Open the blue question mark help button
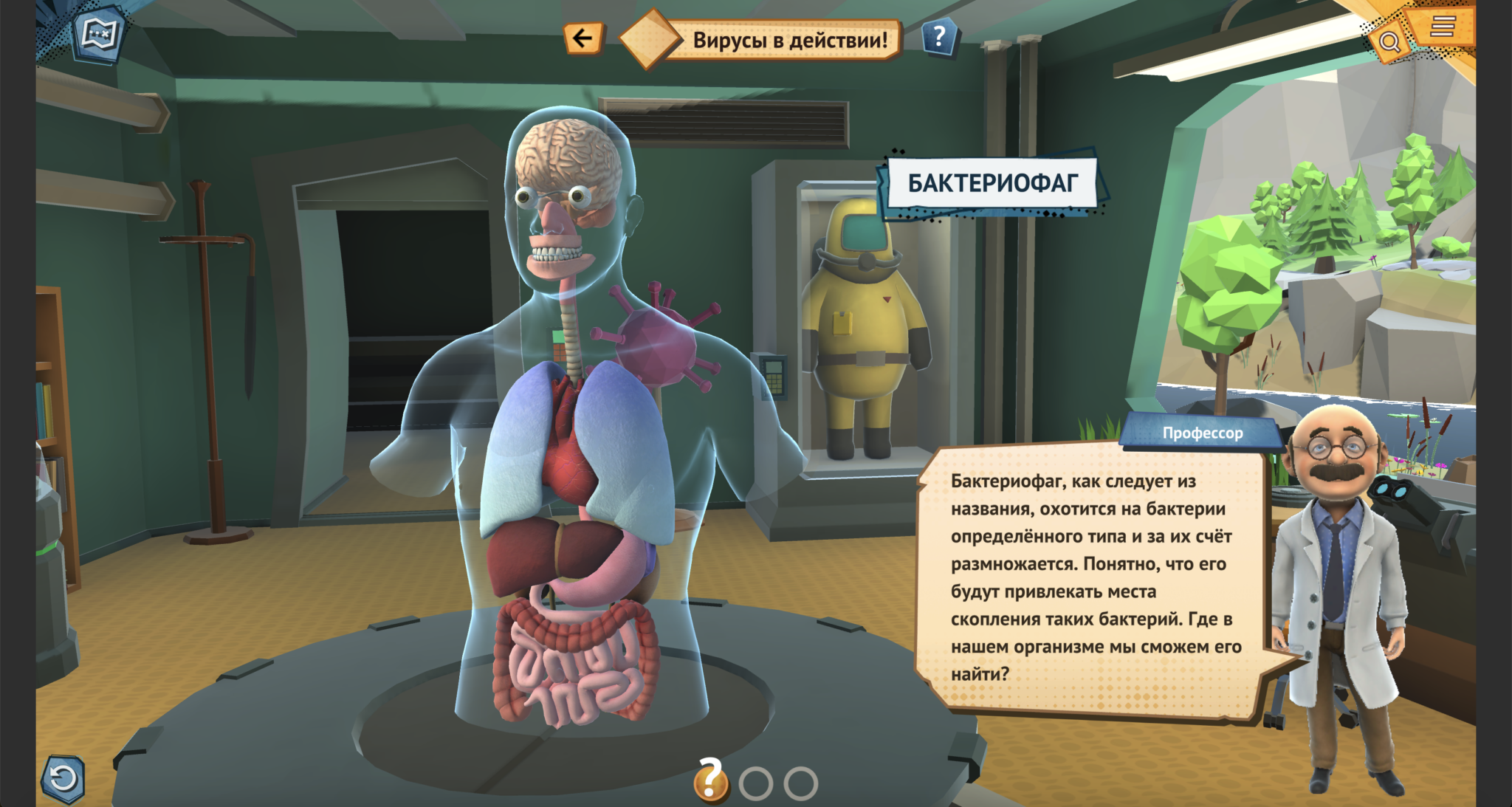This screenshot has height=807, width=1512. (x=939, y=36)
